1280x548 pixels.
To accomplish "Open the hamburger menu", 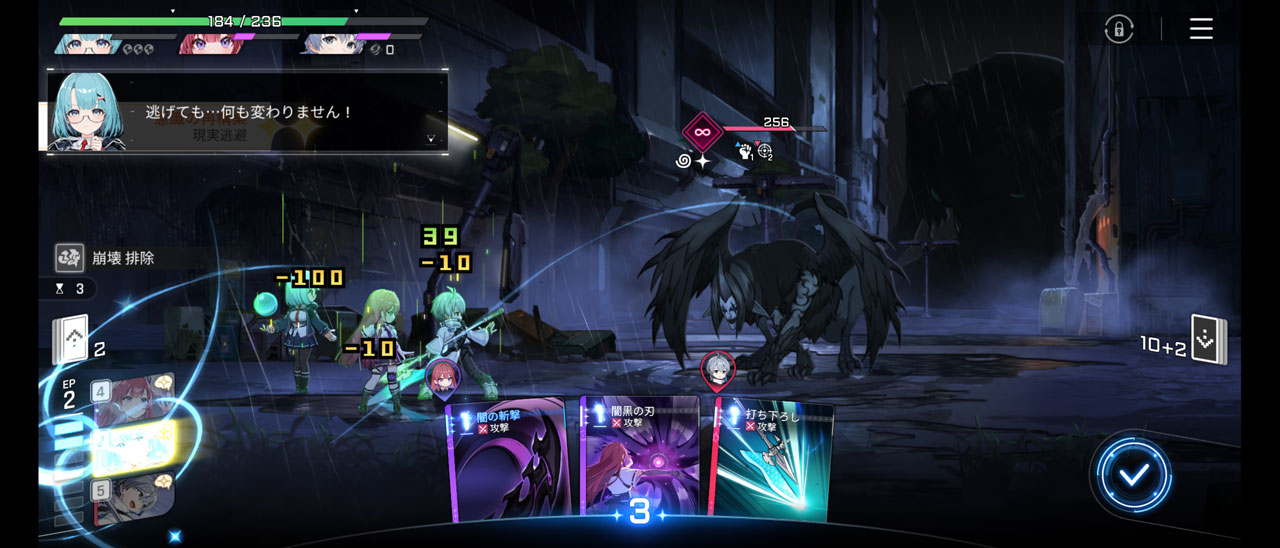I will pyautogui.click(x=1201, y=29).
